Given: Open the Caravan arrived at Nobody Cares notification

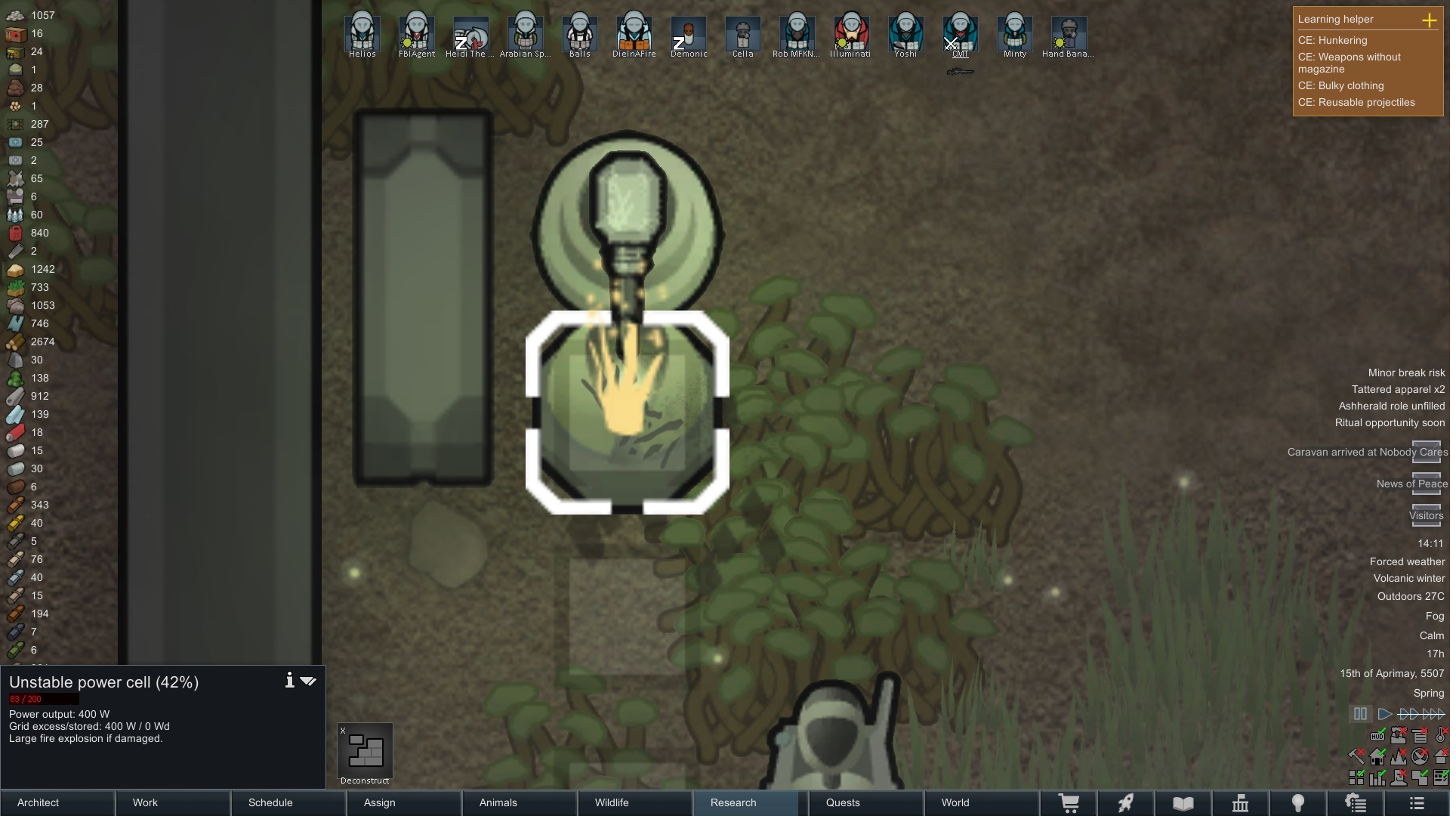Looking at the screenshot, I should (x=1367, y=452).
